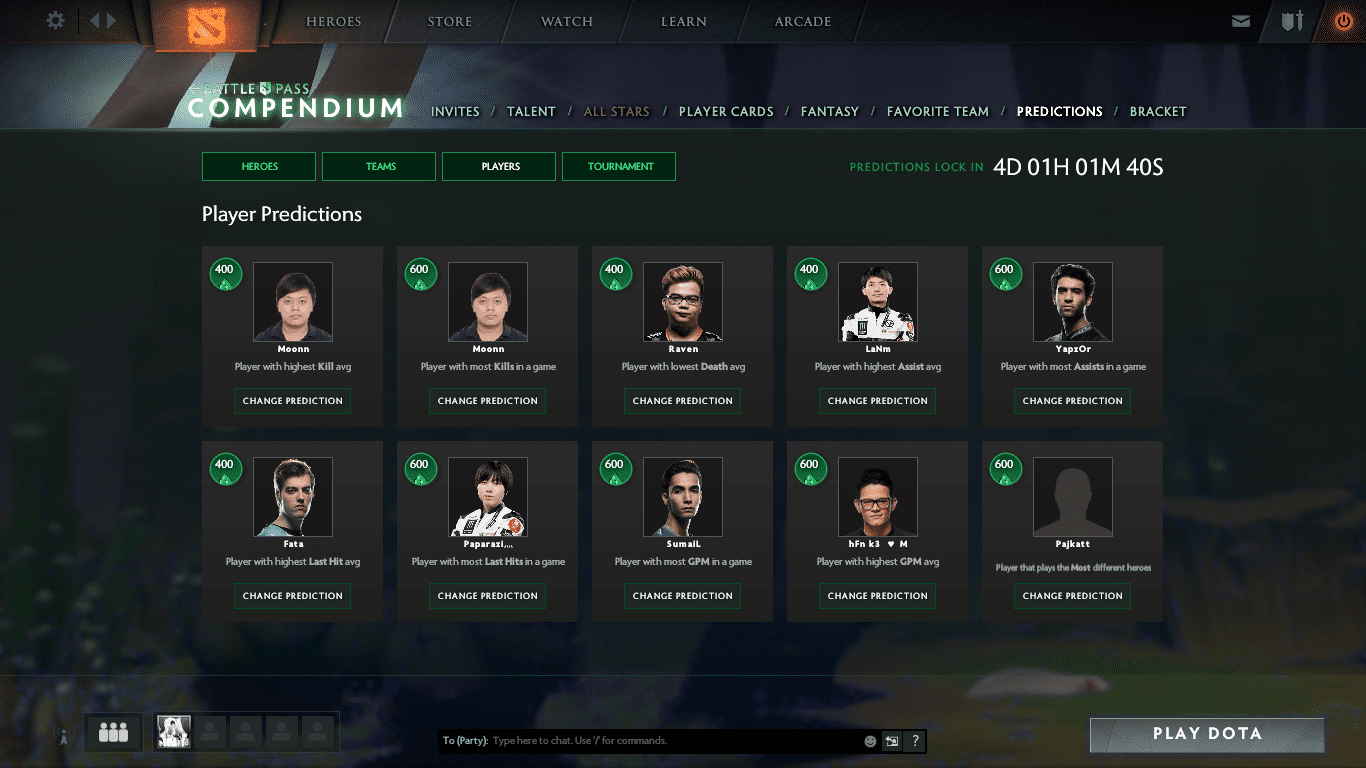Open the Fantasy section of the Compendium
This screenshot has height=768, width=1366.
tap(830, 111)
